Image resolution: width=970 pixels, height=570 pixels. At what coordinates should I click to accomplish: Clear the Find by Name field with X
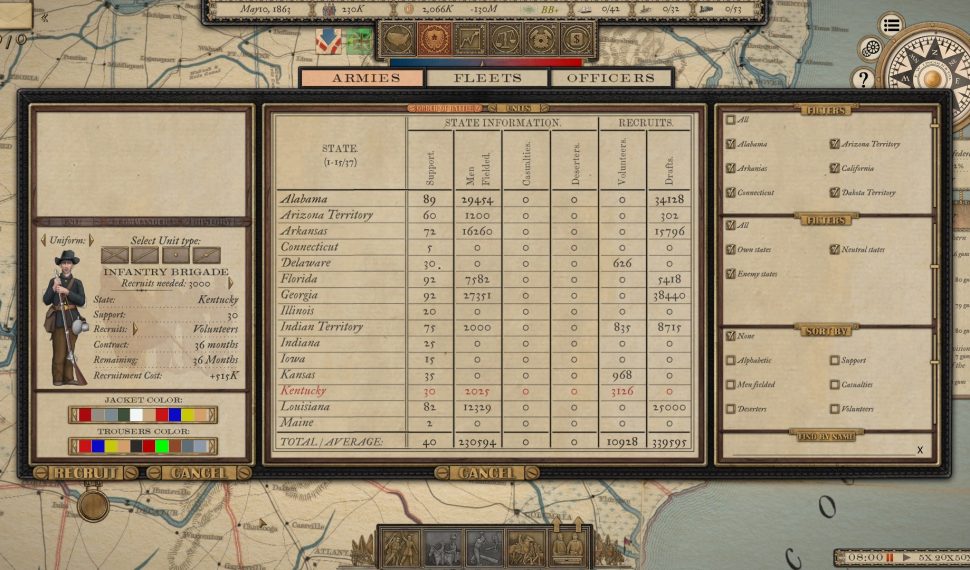pos(920,450)
